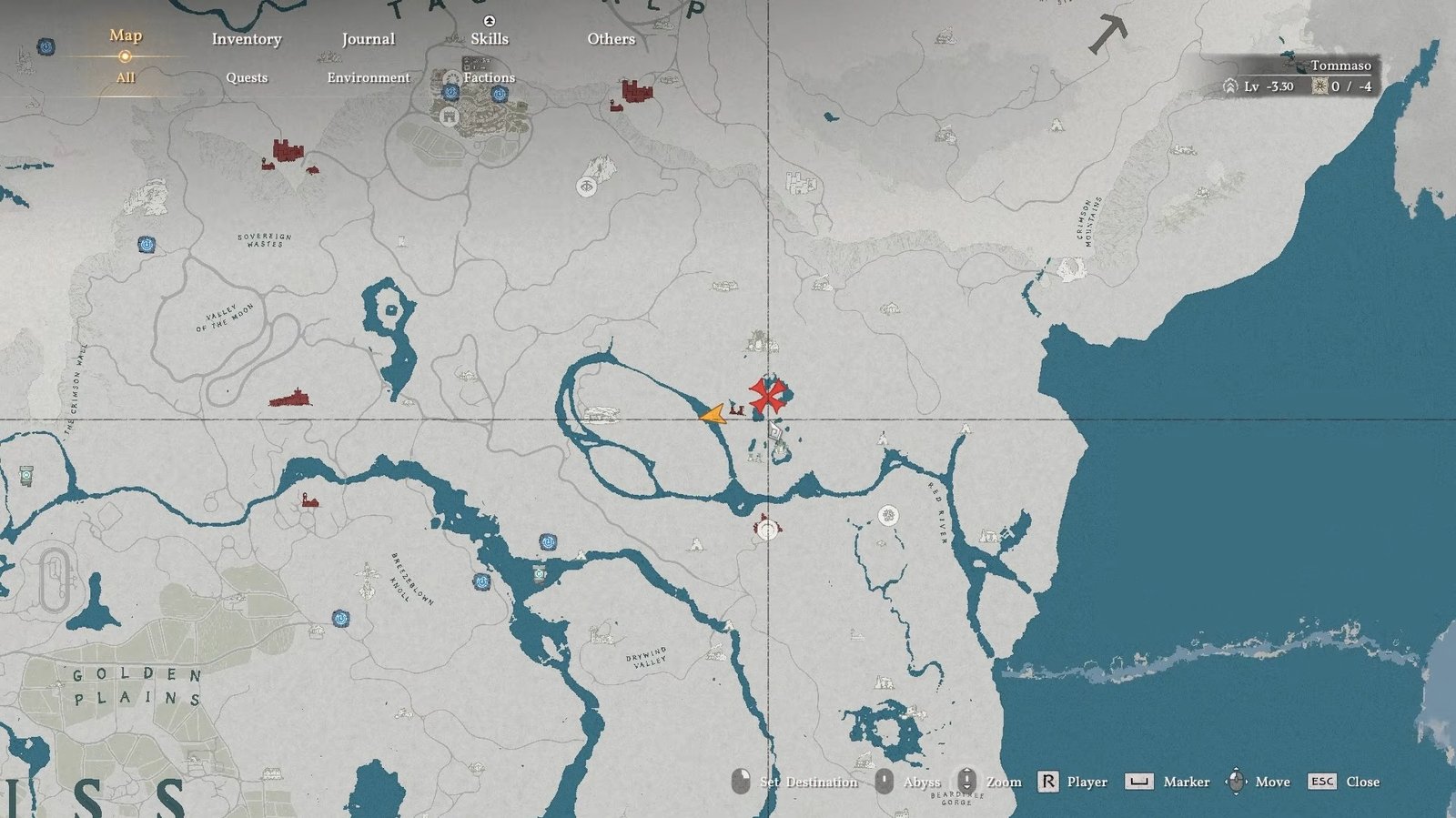This screenshot has width=1456, height=818.
Task: Click the white eye-symbol map marker
Action: point(587,187)
